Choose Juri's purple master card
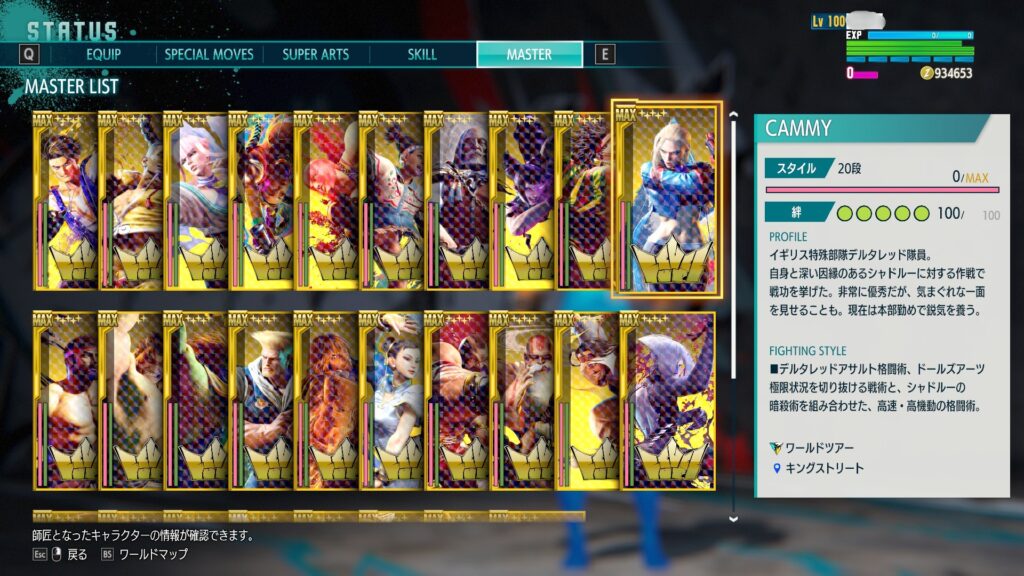 pyautogui.click(x=520, y=200)
